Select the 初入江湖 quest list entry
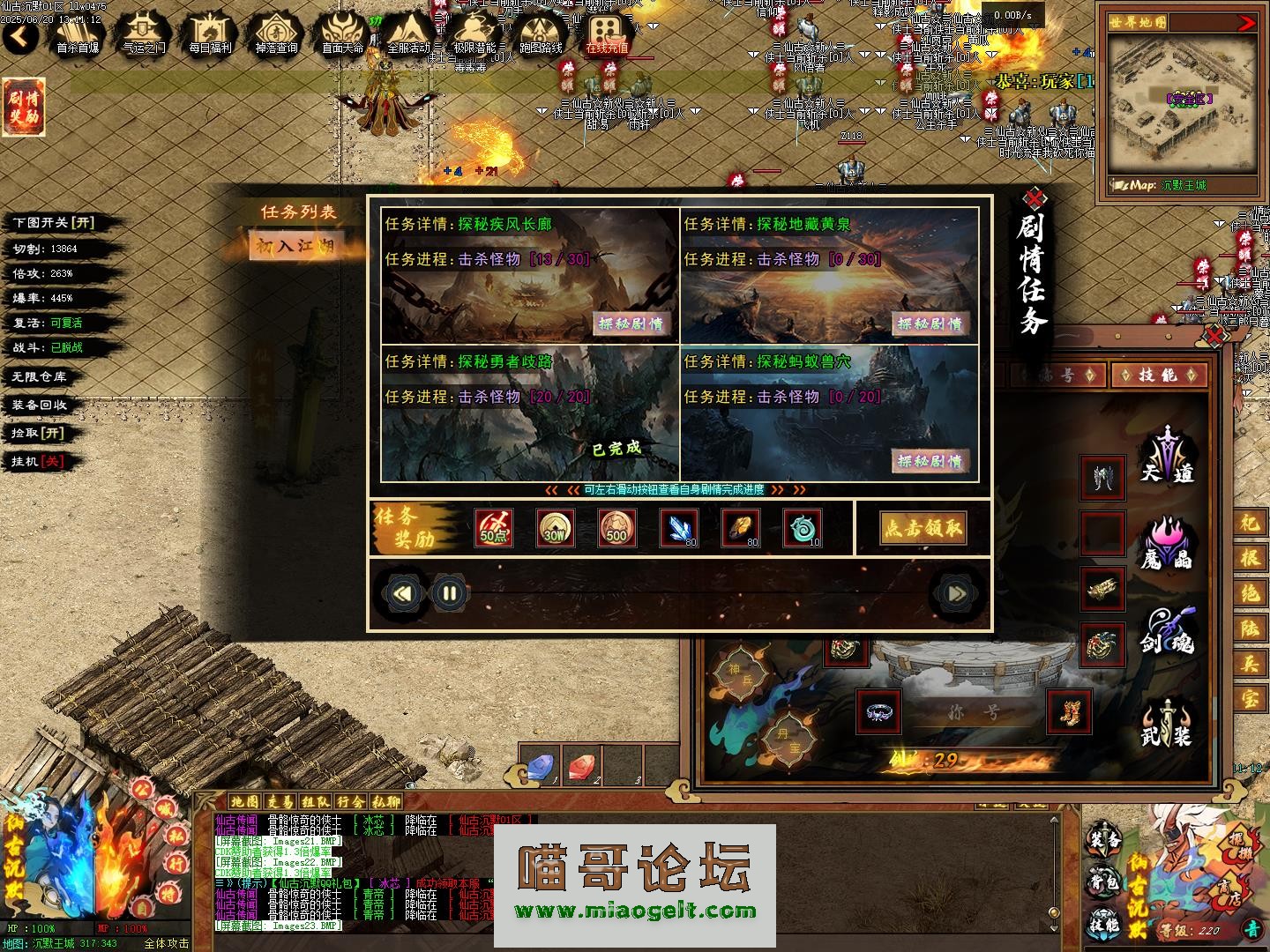The height and width of the screenshot is (952, 1270). pyautogui.click(x=295, y=246)
